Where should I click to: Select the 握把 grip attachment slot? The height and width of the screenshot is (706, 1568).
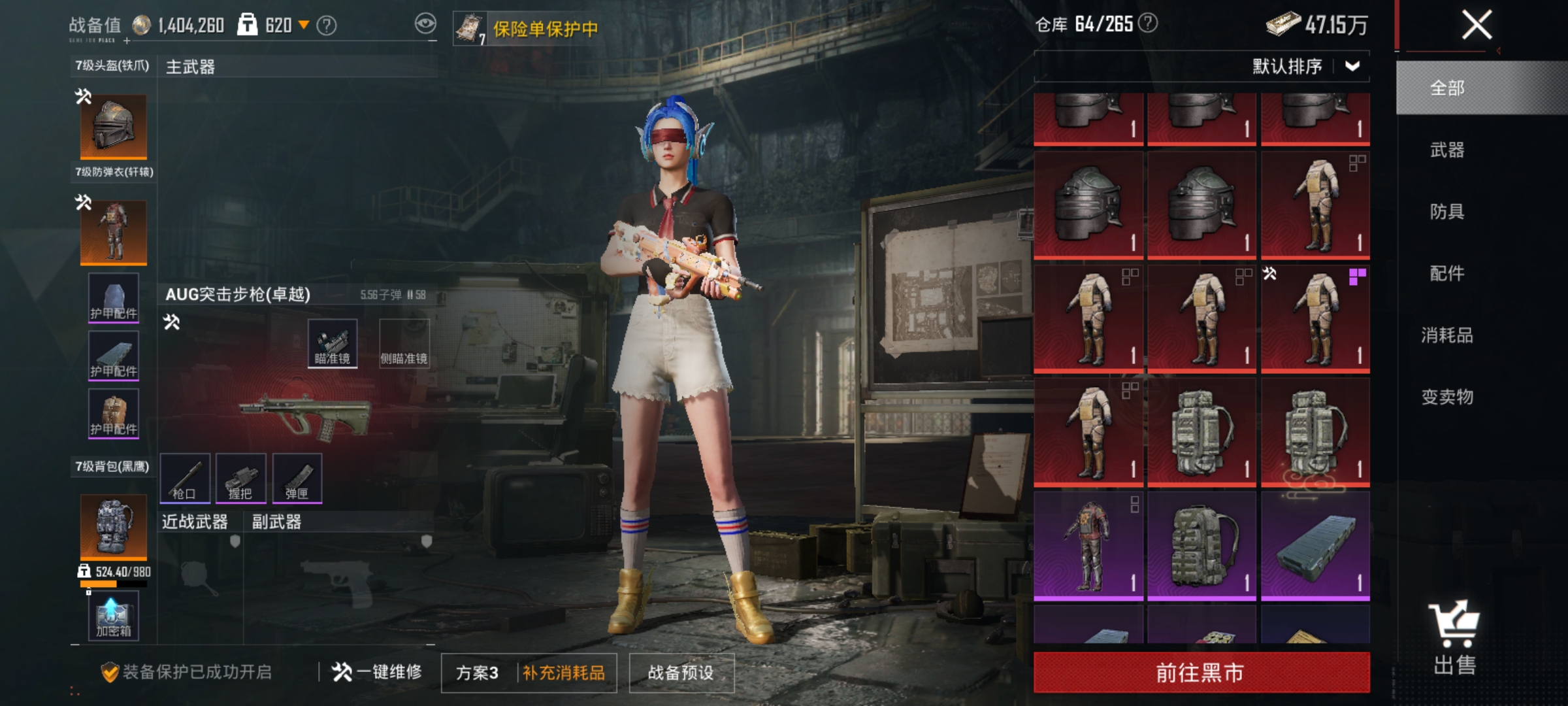pos(242,479)
